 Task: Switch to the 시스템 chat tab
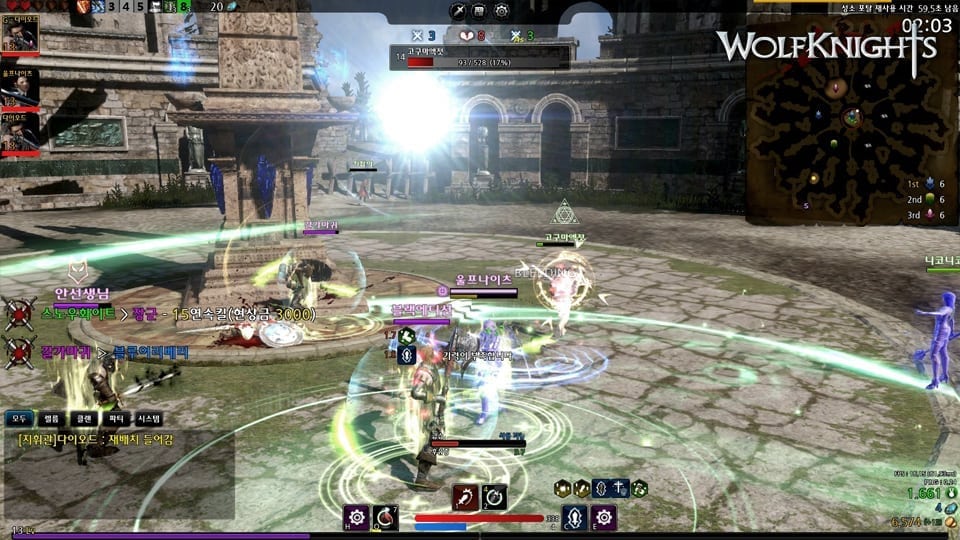click(148, 418)
